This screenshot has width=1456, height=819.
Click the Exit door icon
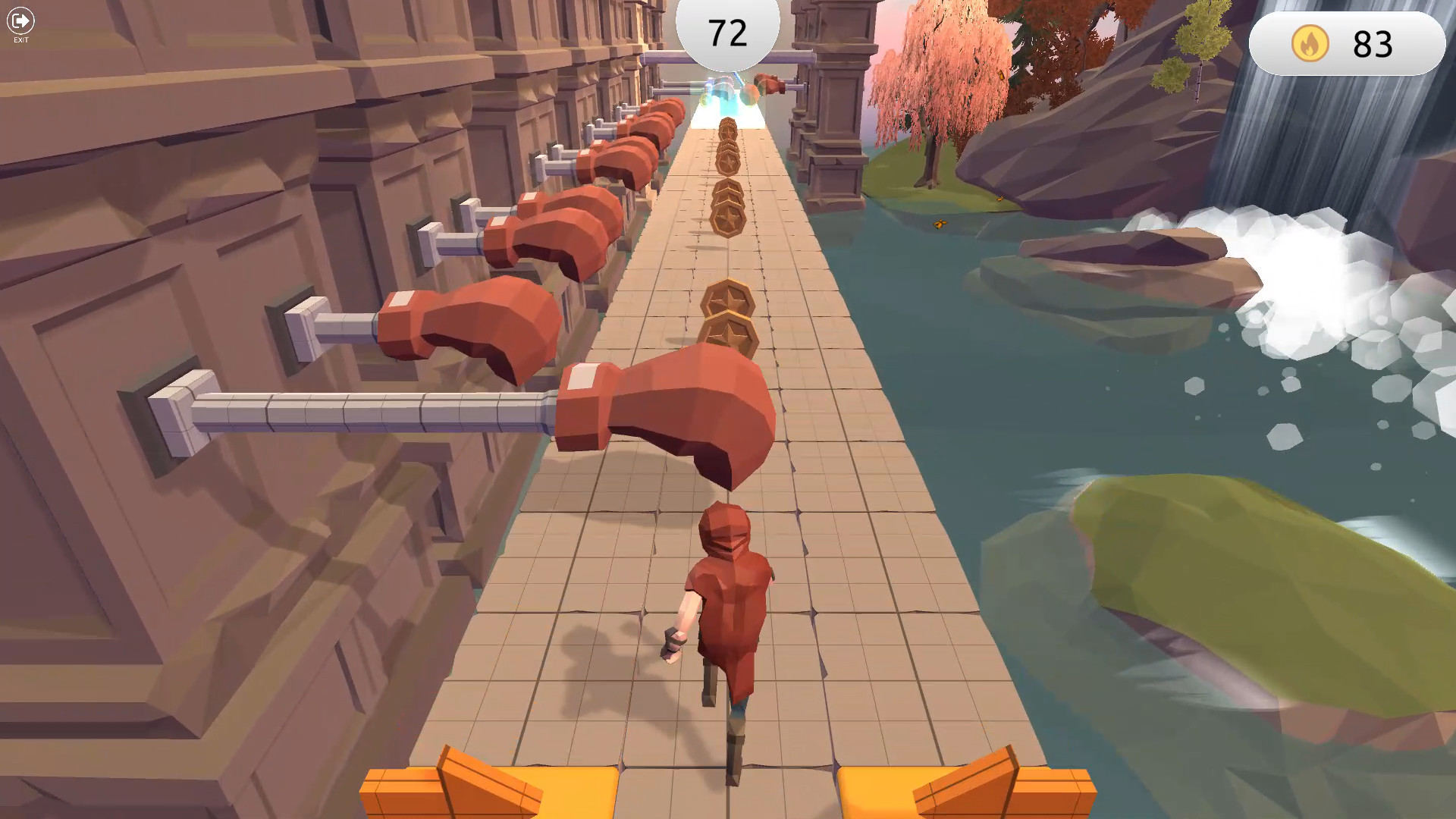[x=20, y=20]
